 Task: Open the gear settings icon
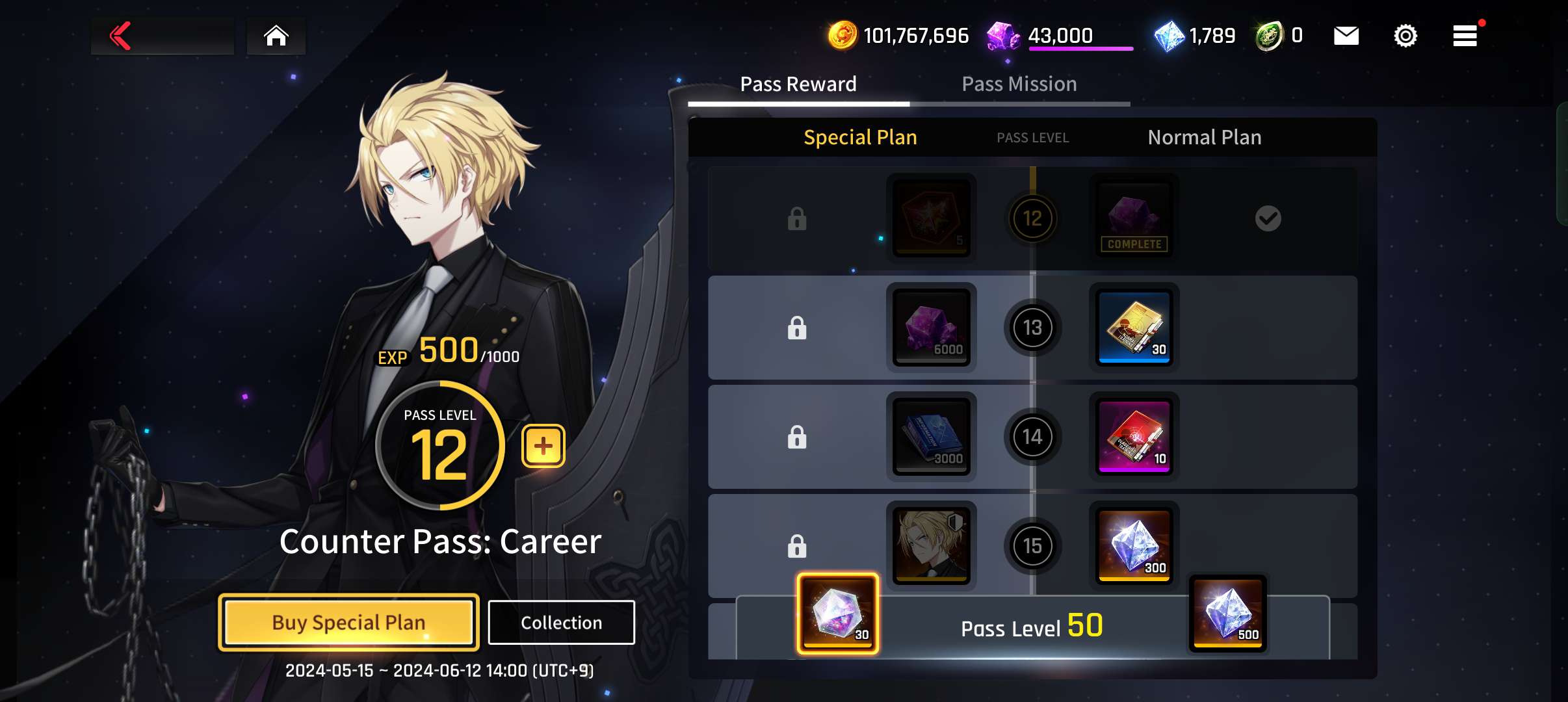(1405, 36)
